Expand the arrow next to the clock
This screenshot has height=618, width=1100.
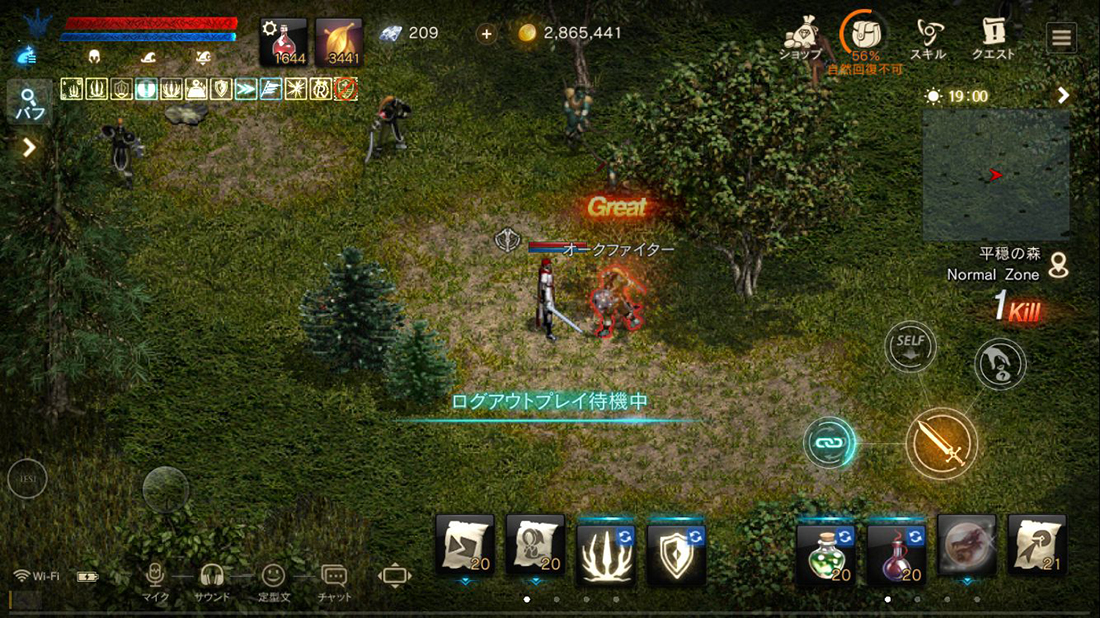point(1063,96)
